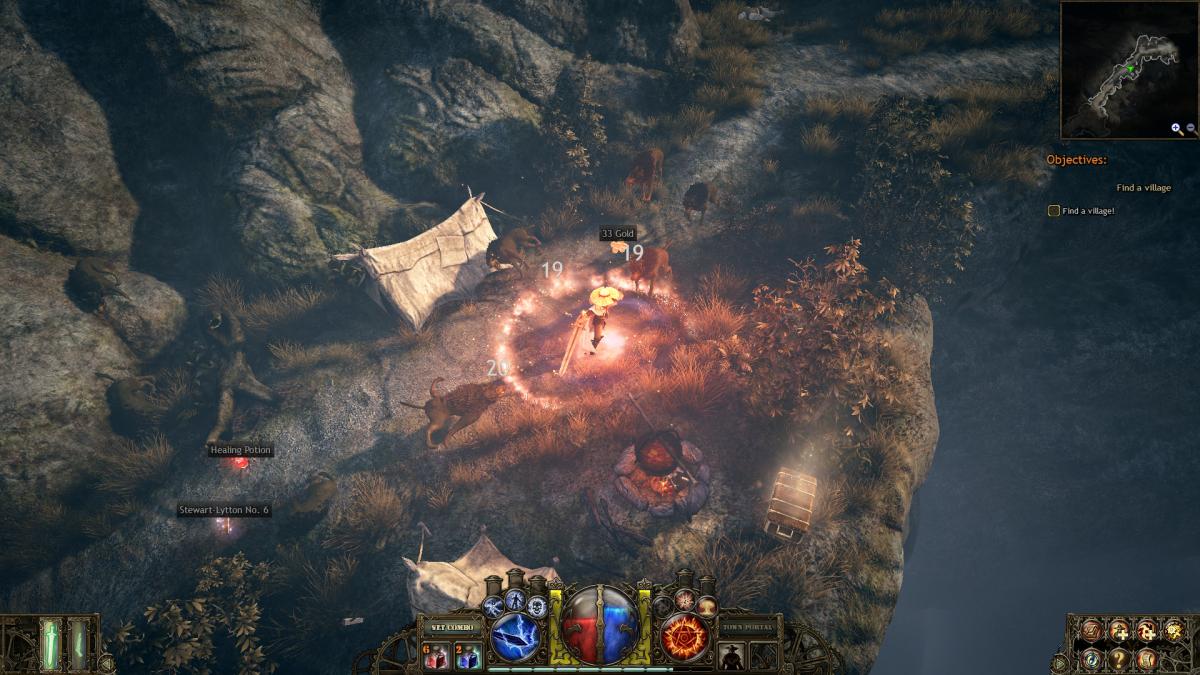Drink the red health potion
The height and width of the screenshot is (675, 1200).
[x=439, y=656]
